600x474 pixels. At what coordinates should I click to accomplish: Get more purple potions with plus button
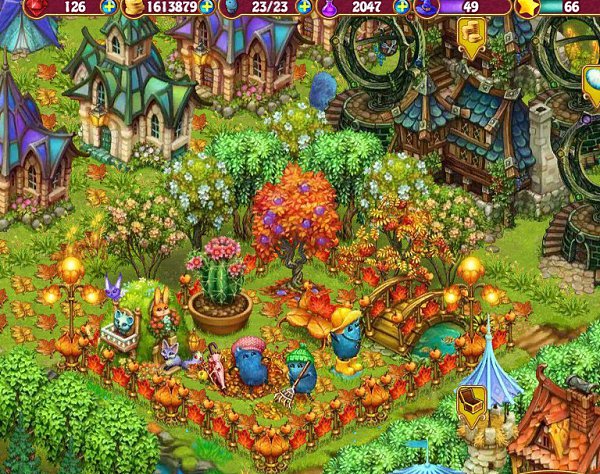(410, 6)
